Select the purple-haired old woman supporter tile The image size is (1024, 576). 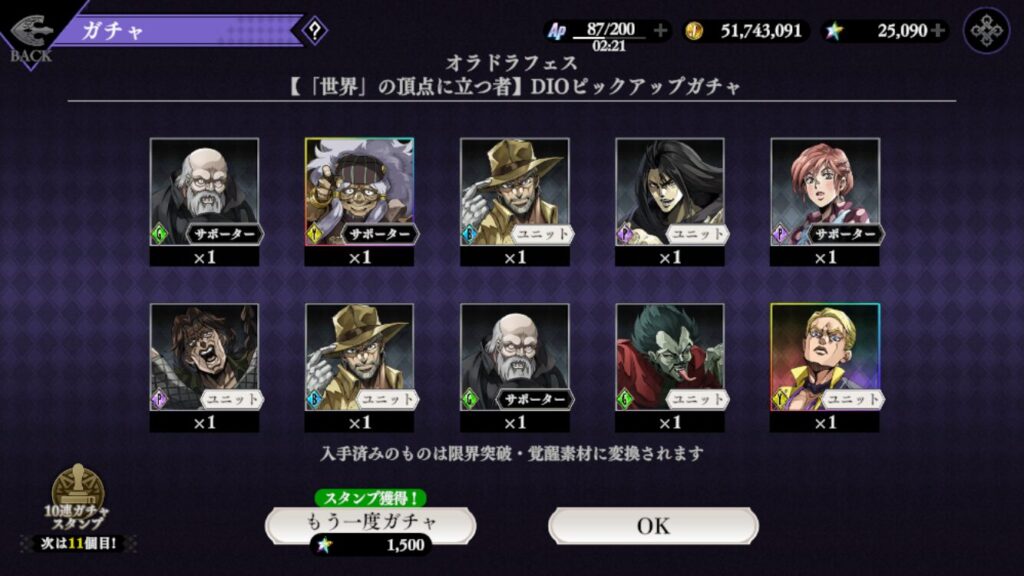coord(359,192)
